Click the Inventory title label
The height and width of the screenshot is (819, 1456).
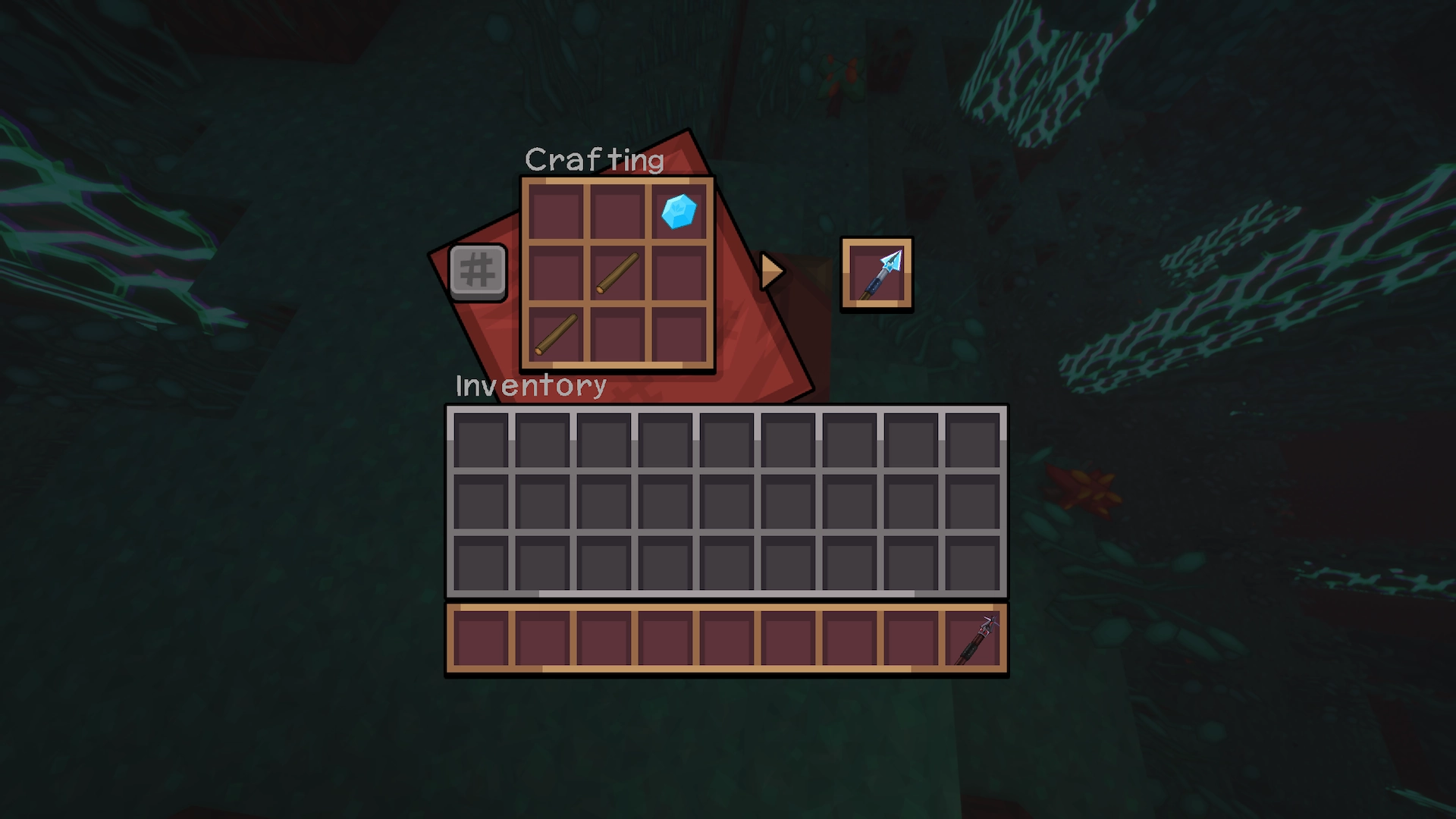pos(529,385)
